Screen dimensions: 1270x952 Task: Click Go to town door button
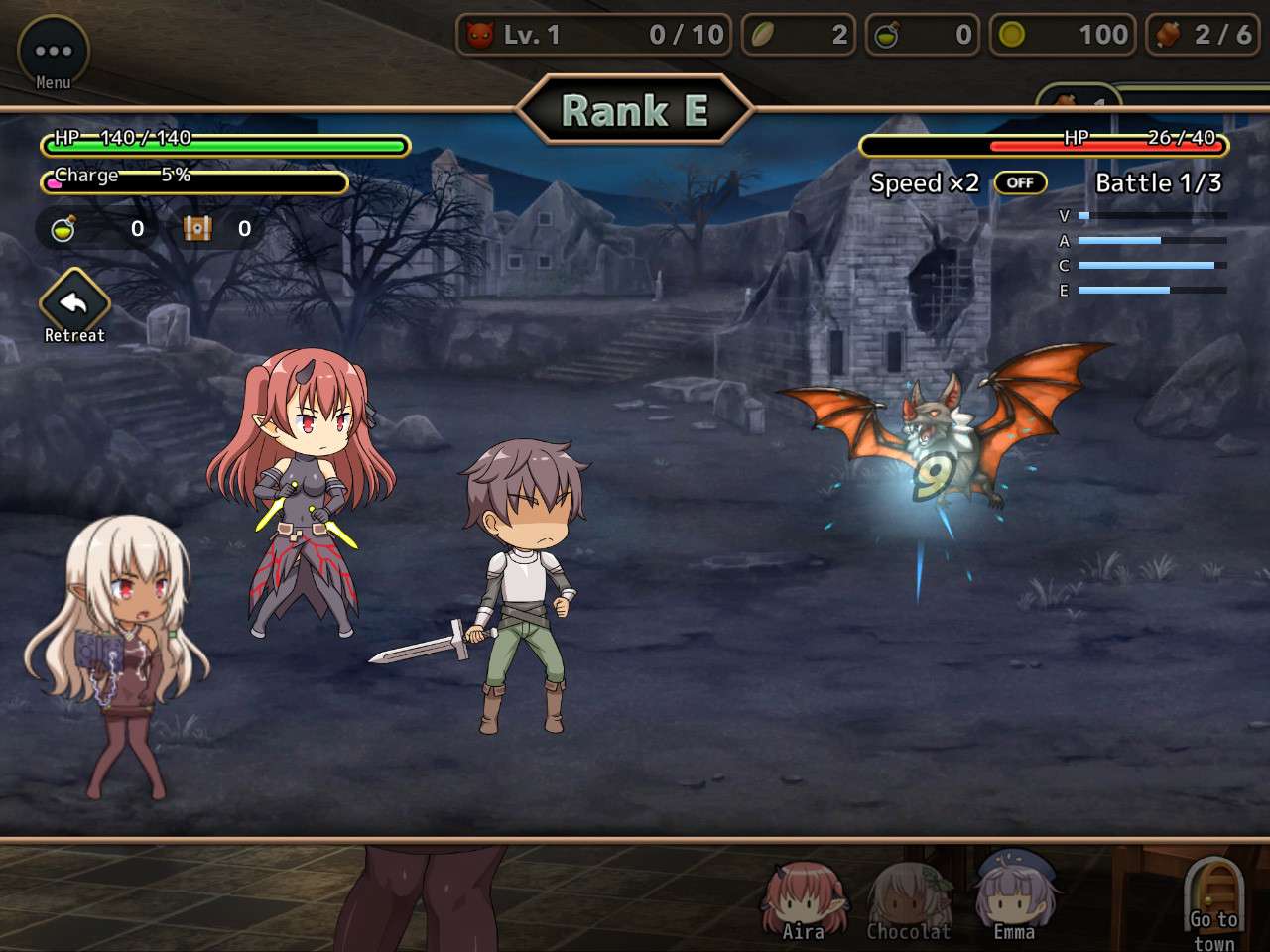(x=1212, y=897)
